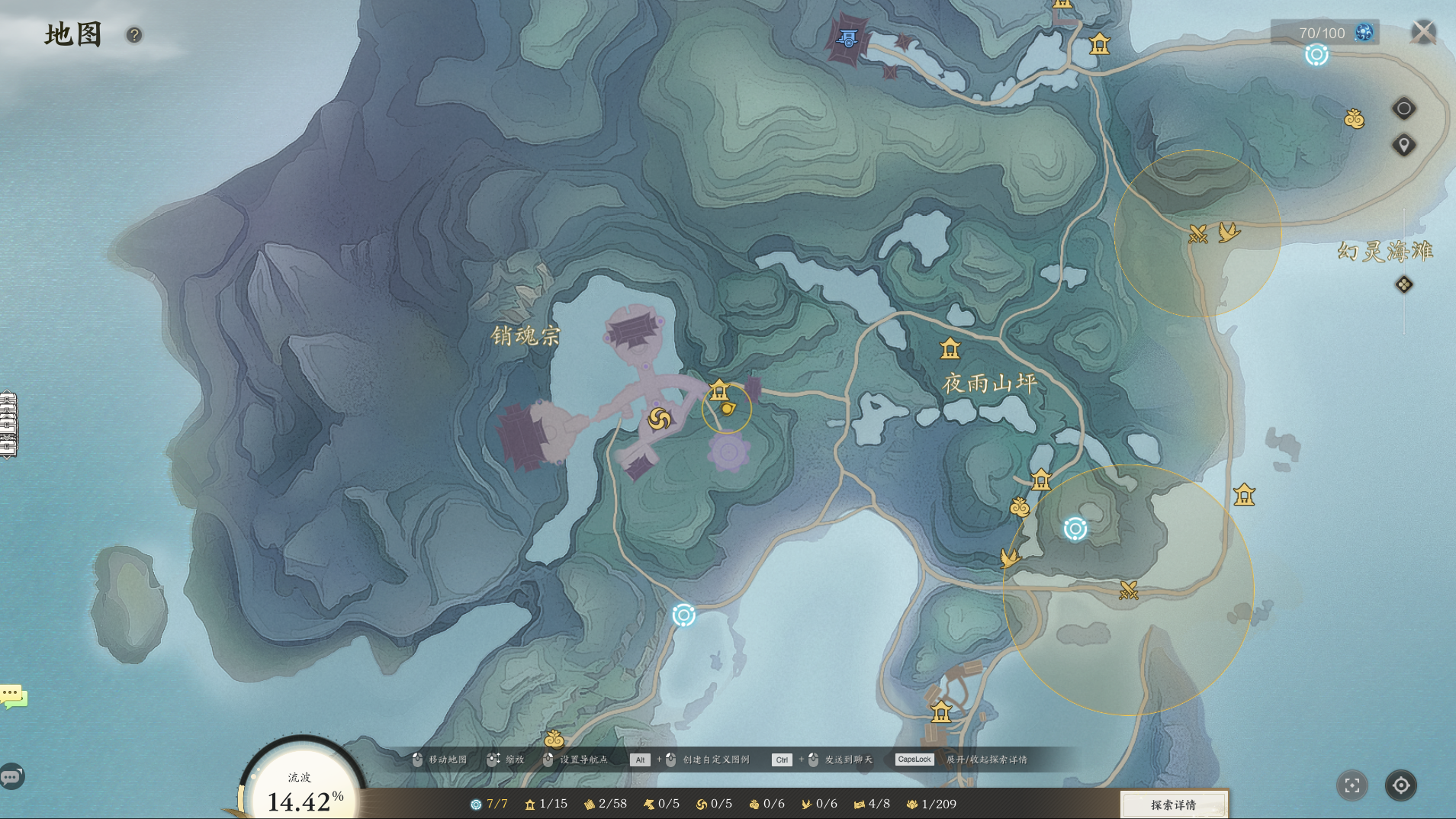This screenshot has height=819, width=1456.
Task: Open the map help question mark
Action: 134,35
